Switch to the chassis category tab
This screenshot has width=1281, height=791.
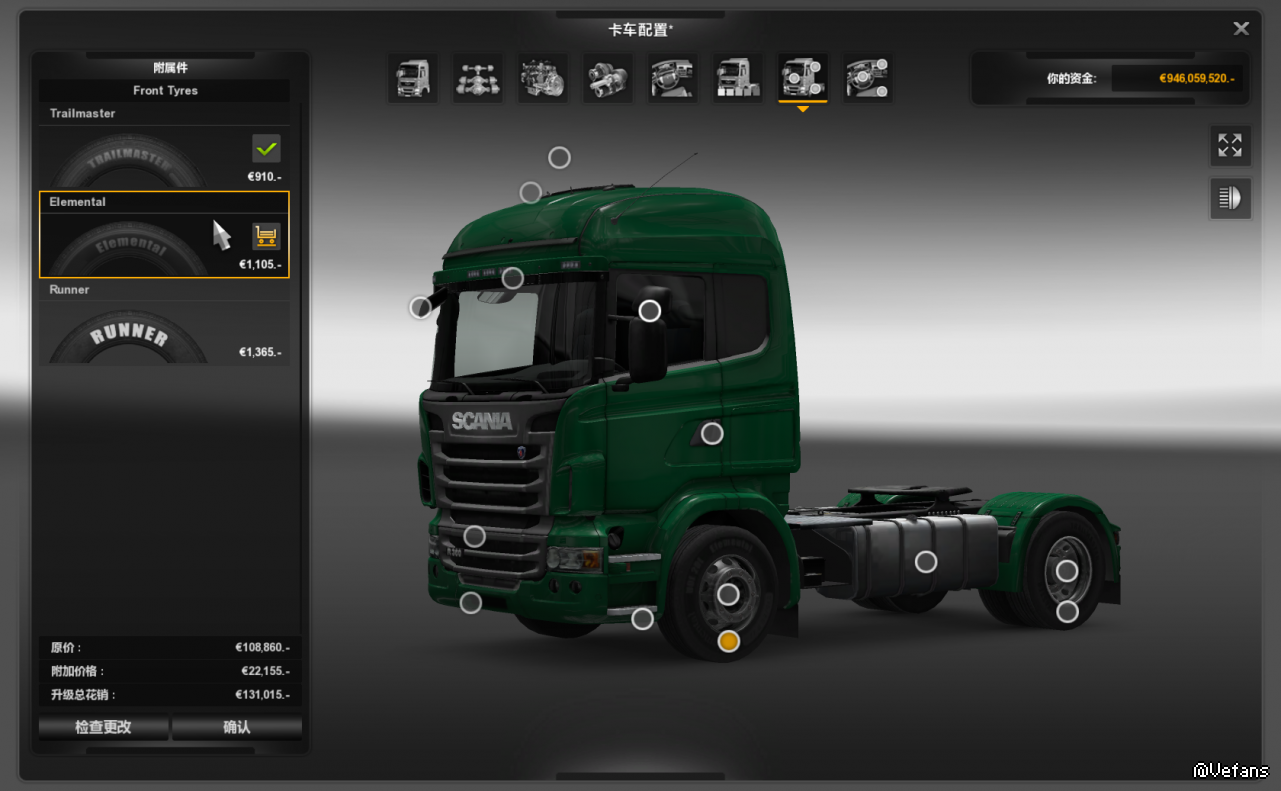point(478,78)
